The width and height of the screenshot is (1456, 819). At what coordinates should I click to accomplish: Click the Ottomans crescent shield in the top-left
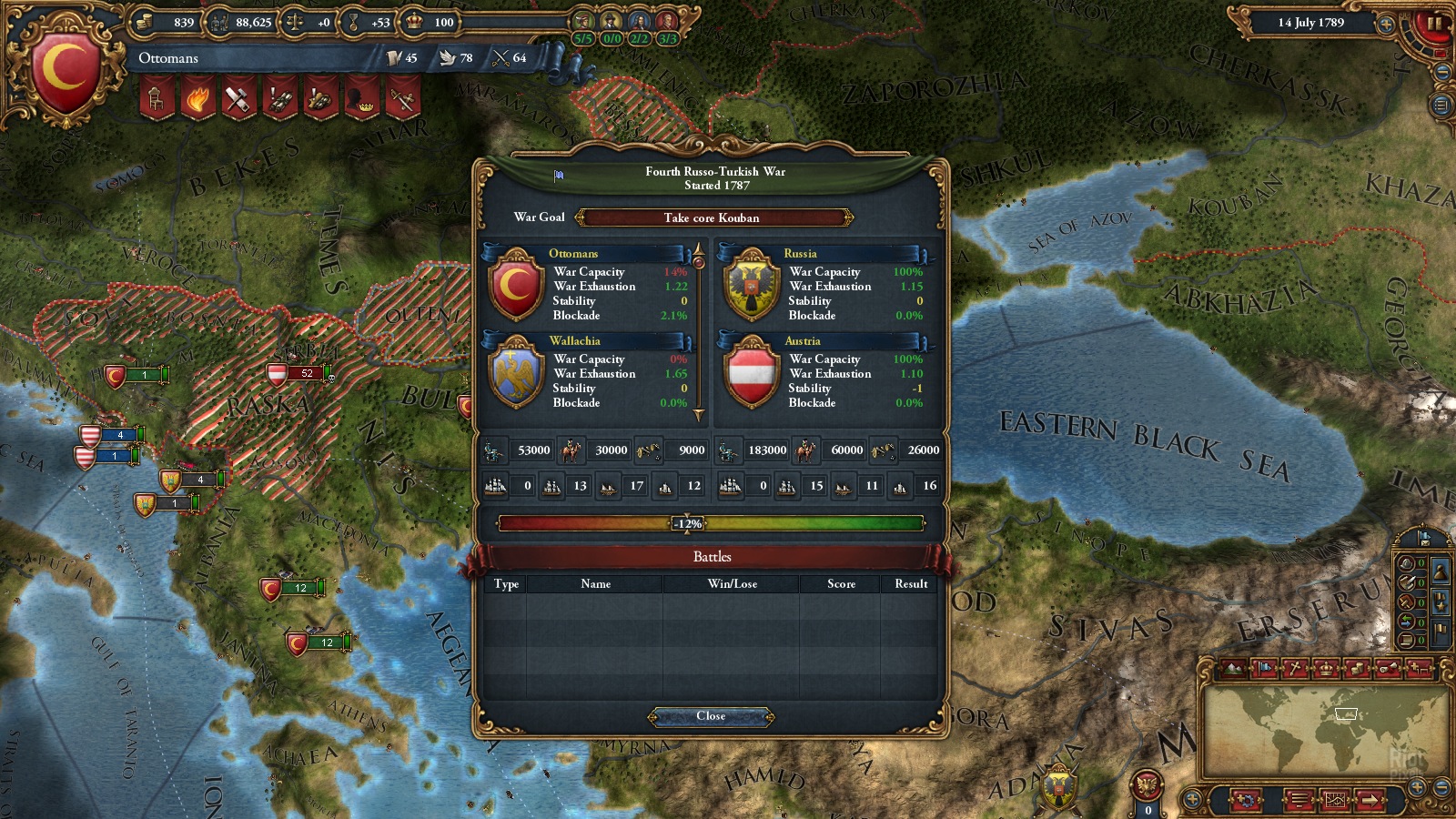tap(66, 70)
